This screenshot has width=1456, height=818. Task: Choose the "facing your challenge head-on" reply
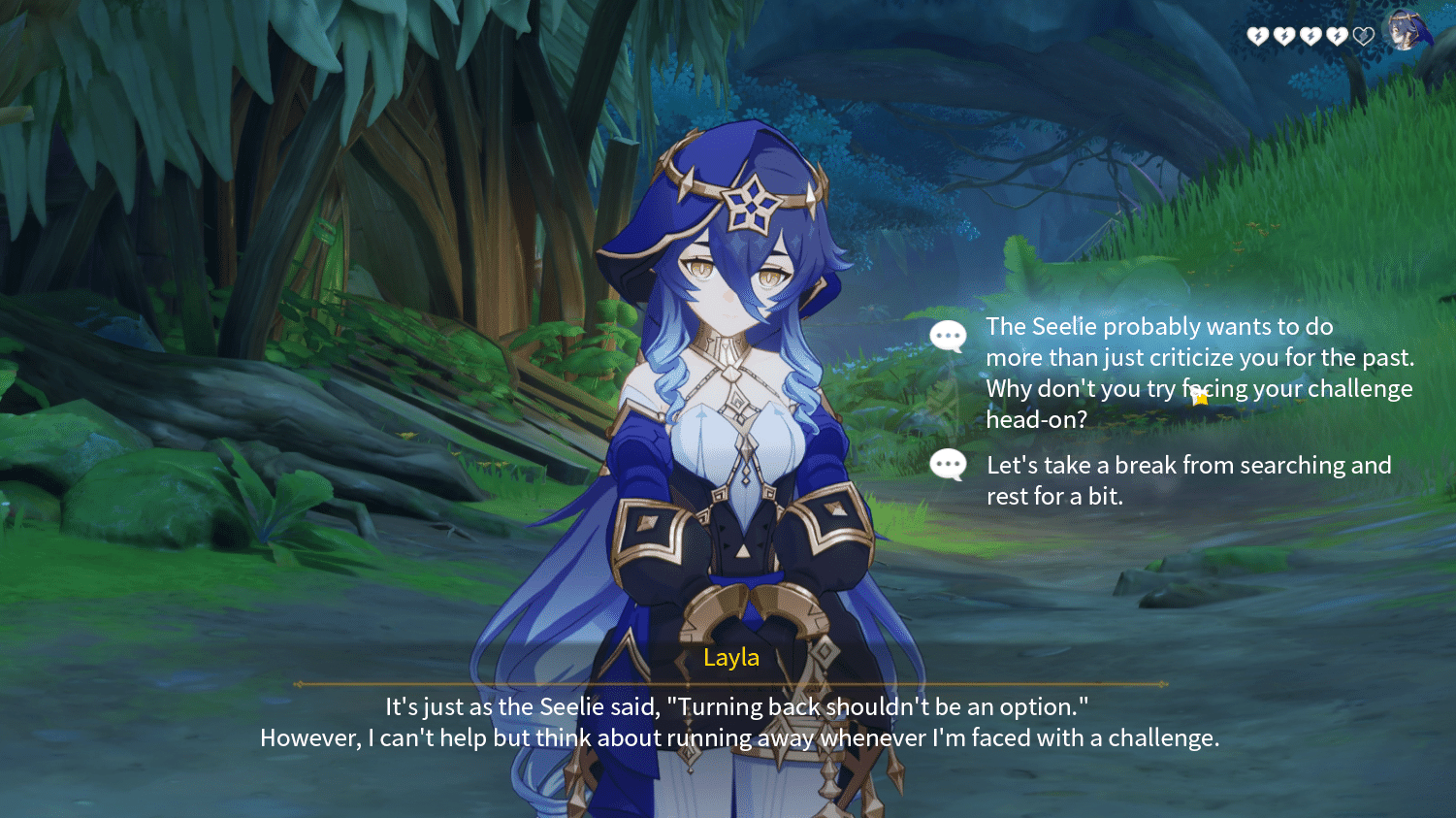1199,373
